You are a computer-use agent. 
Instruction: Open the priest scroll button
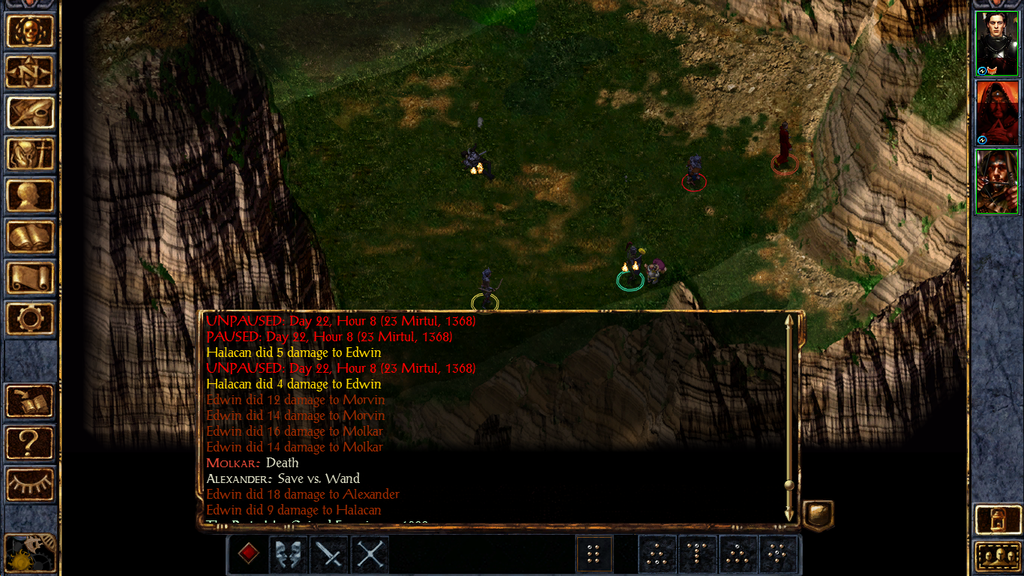click(x=30, y=277)
